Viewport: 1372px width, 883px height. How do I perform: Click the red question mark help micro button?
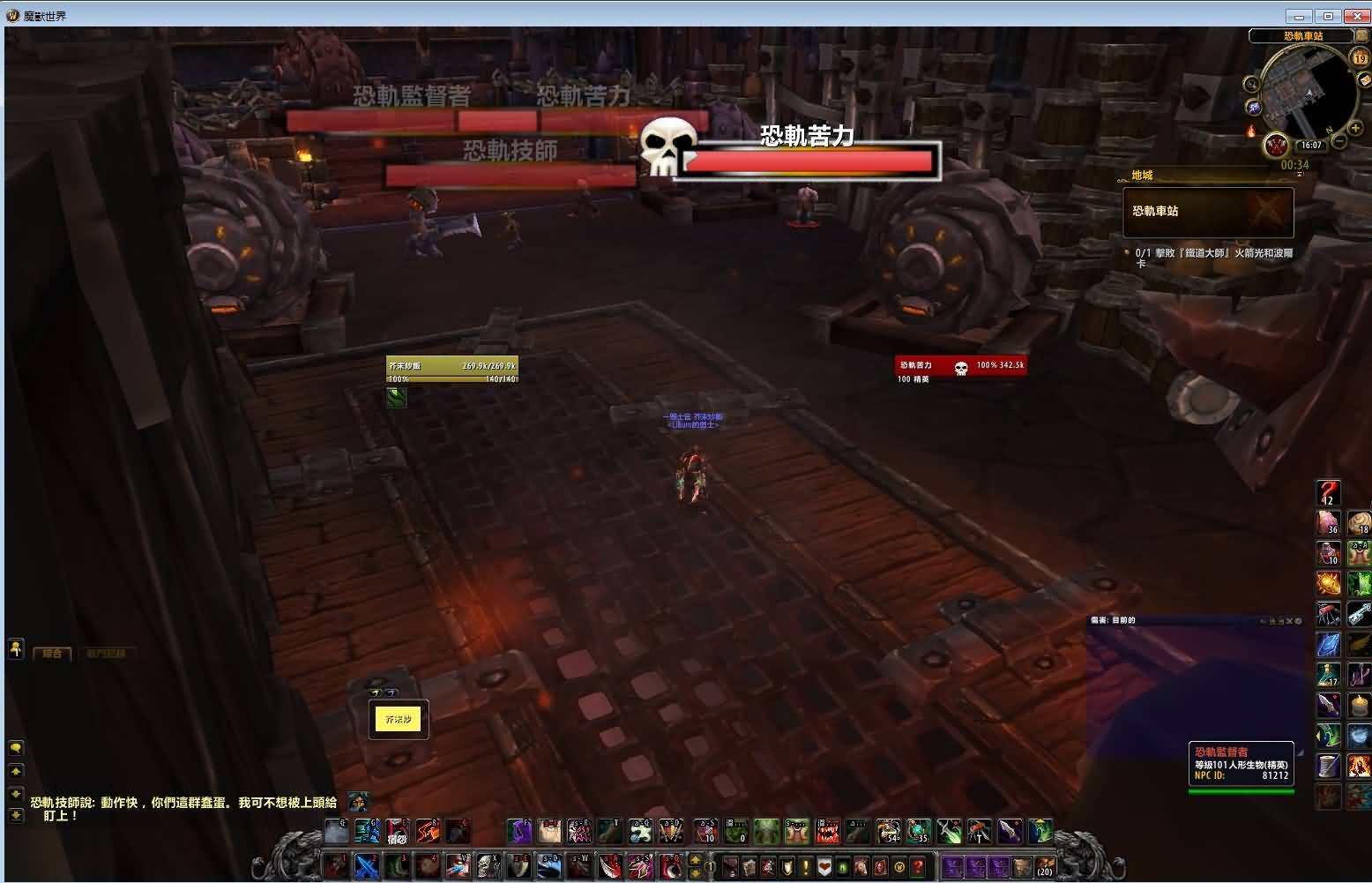point(919,867)
